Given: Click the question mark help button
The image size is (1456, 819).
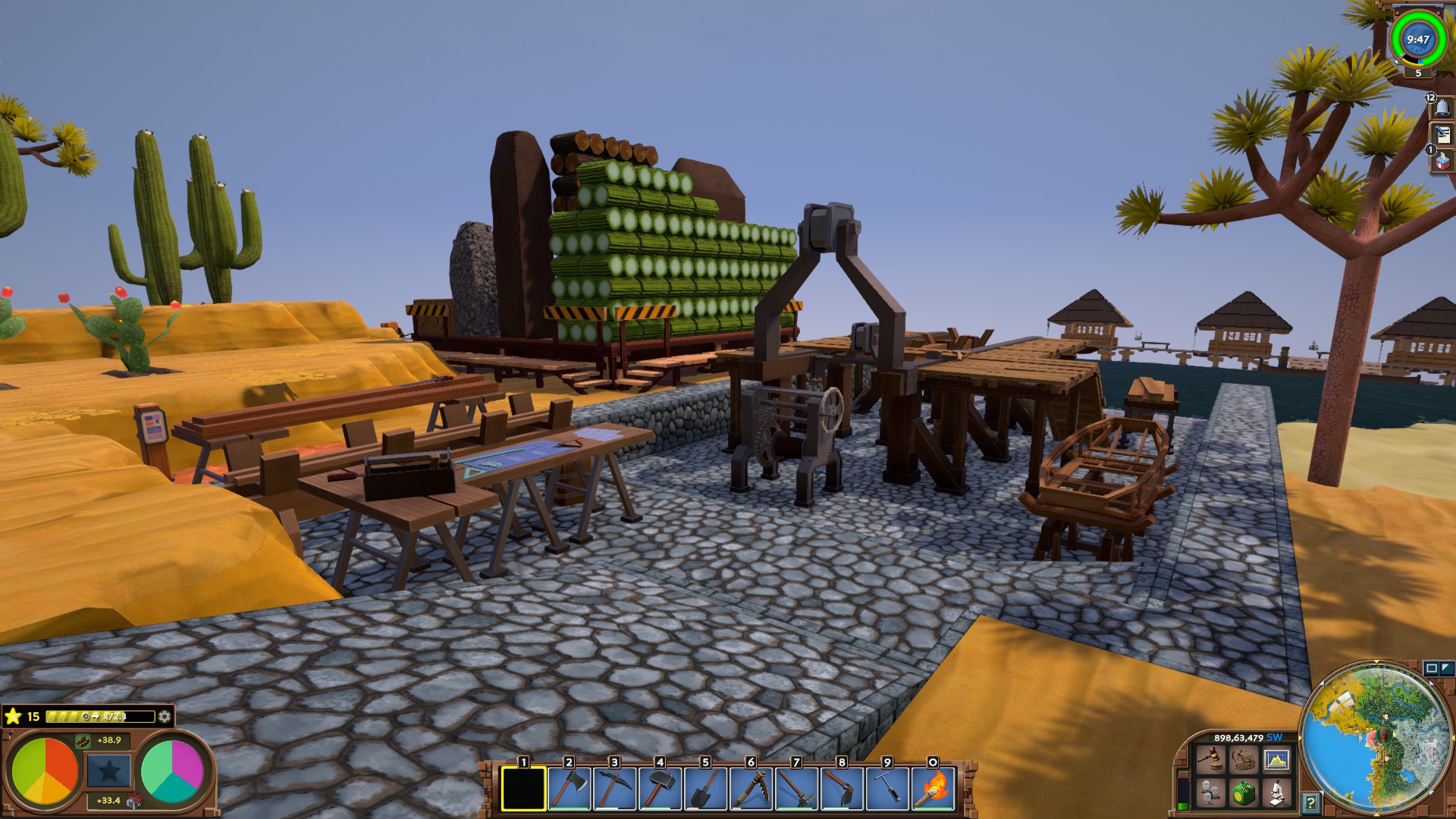Looking at the screenshot, I should 1310,802.
